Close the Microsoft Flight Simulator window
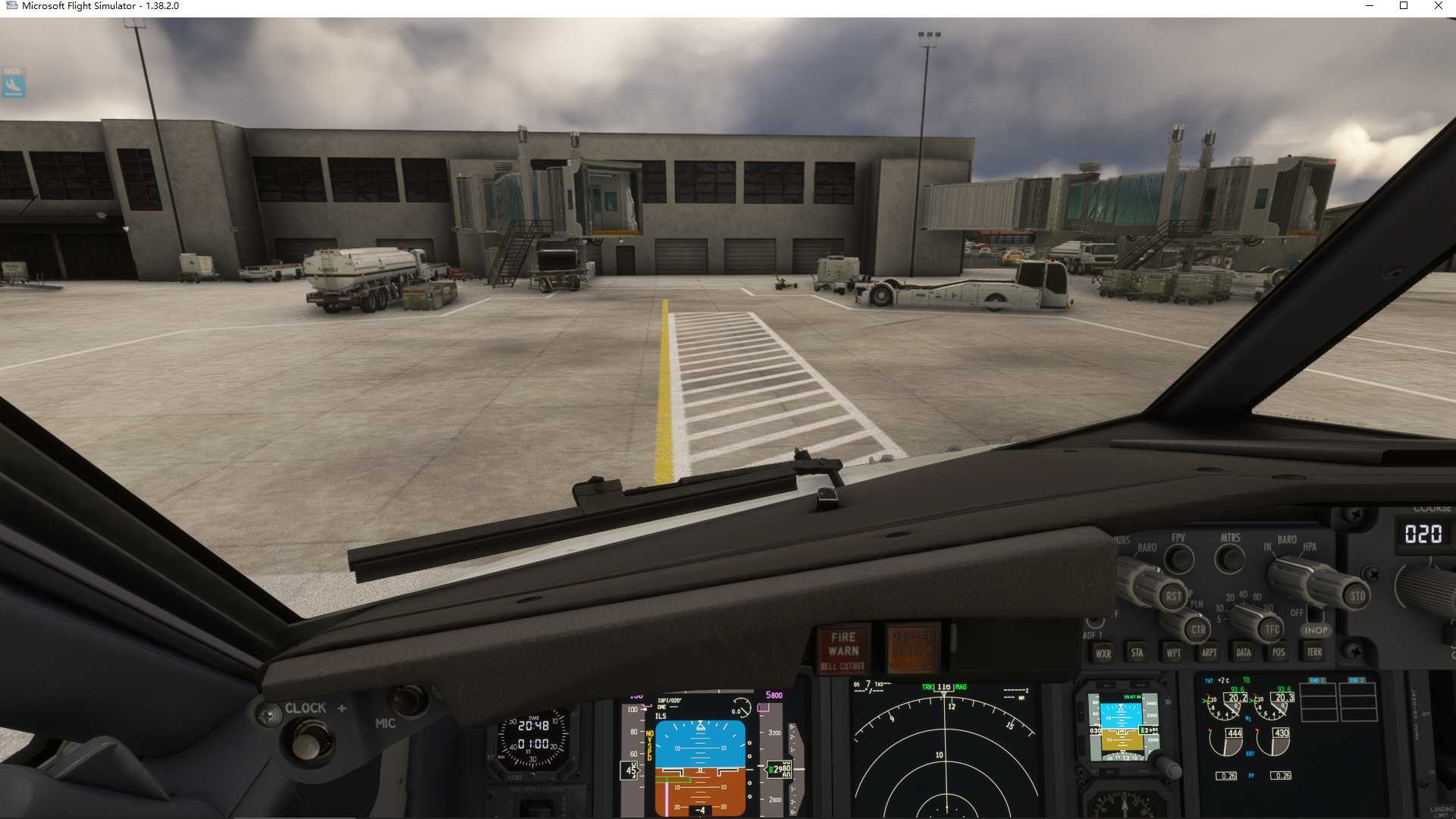 click(x=1438, y=6)
